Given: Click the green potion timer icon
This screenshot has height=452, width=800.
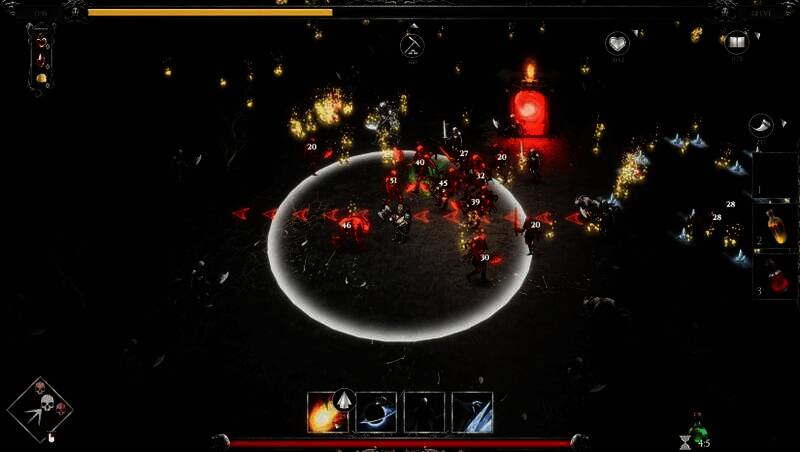Looking at the screenshot, I should coord(697,428).
